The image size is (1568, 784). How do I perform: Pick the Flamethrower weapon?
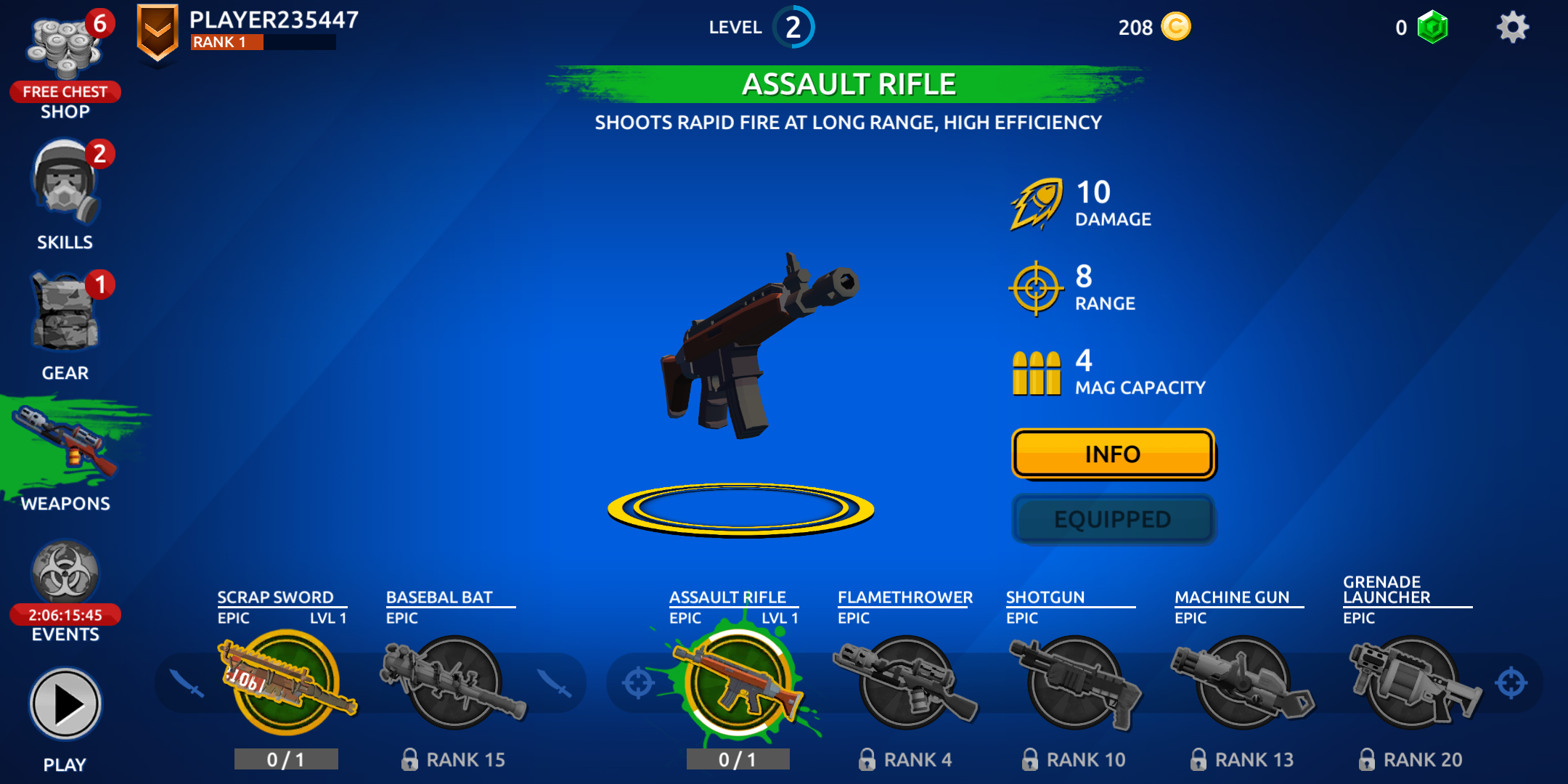(x=906, y=682)
